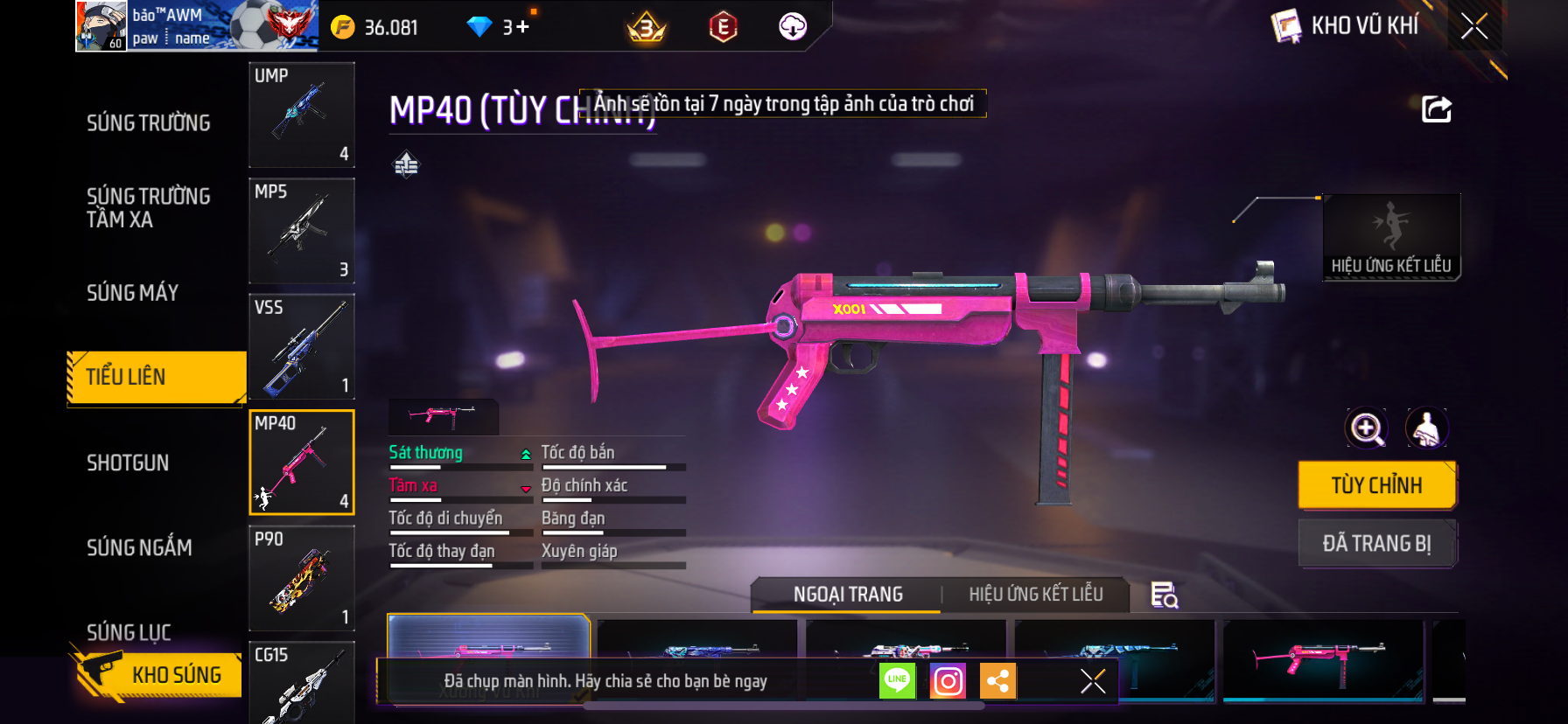Share the screenshot to Instagram

tap(948, 680)
